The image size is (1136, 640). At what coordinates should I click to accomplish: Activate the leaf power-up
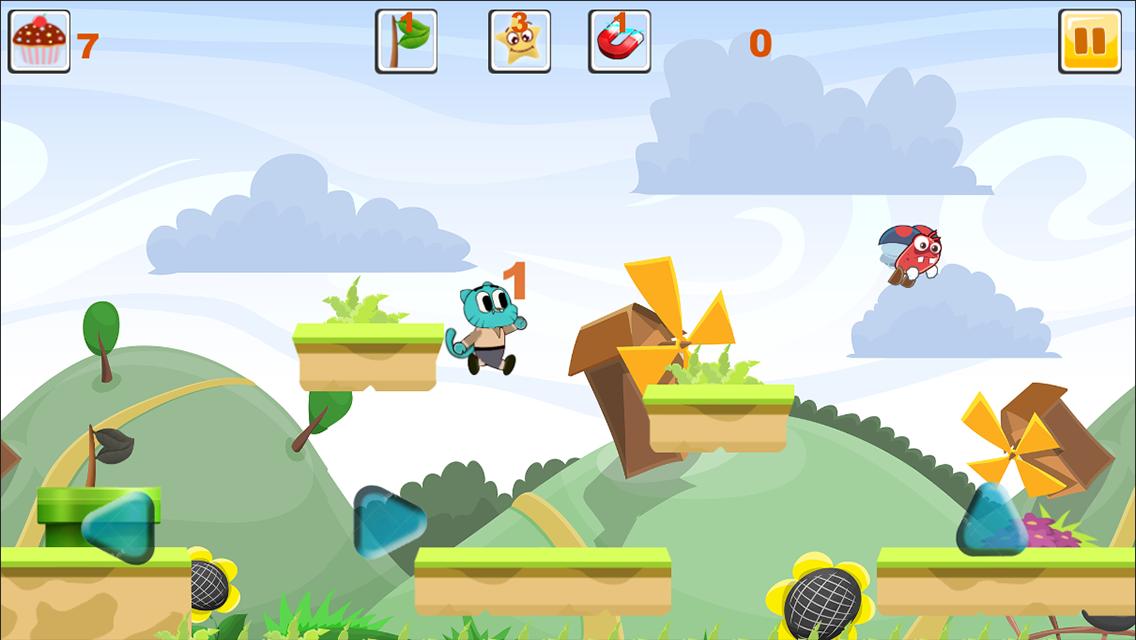point(406,41)
